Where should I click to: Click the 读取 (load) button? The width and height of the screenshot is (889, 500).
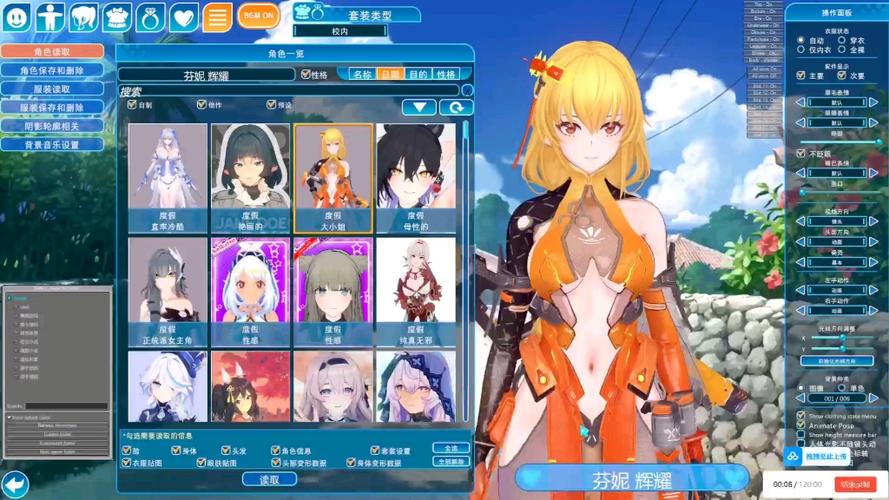270,480
